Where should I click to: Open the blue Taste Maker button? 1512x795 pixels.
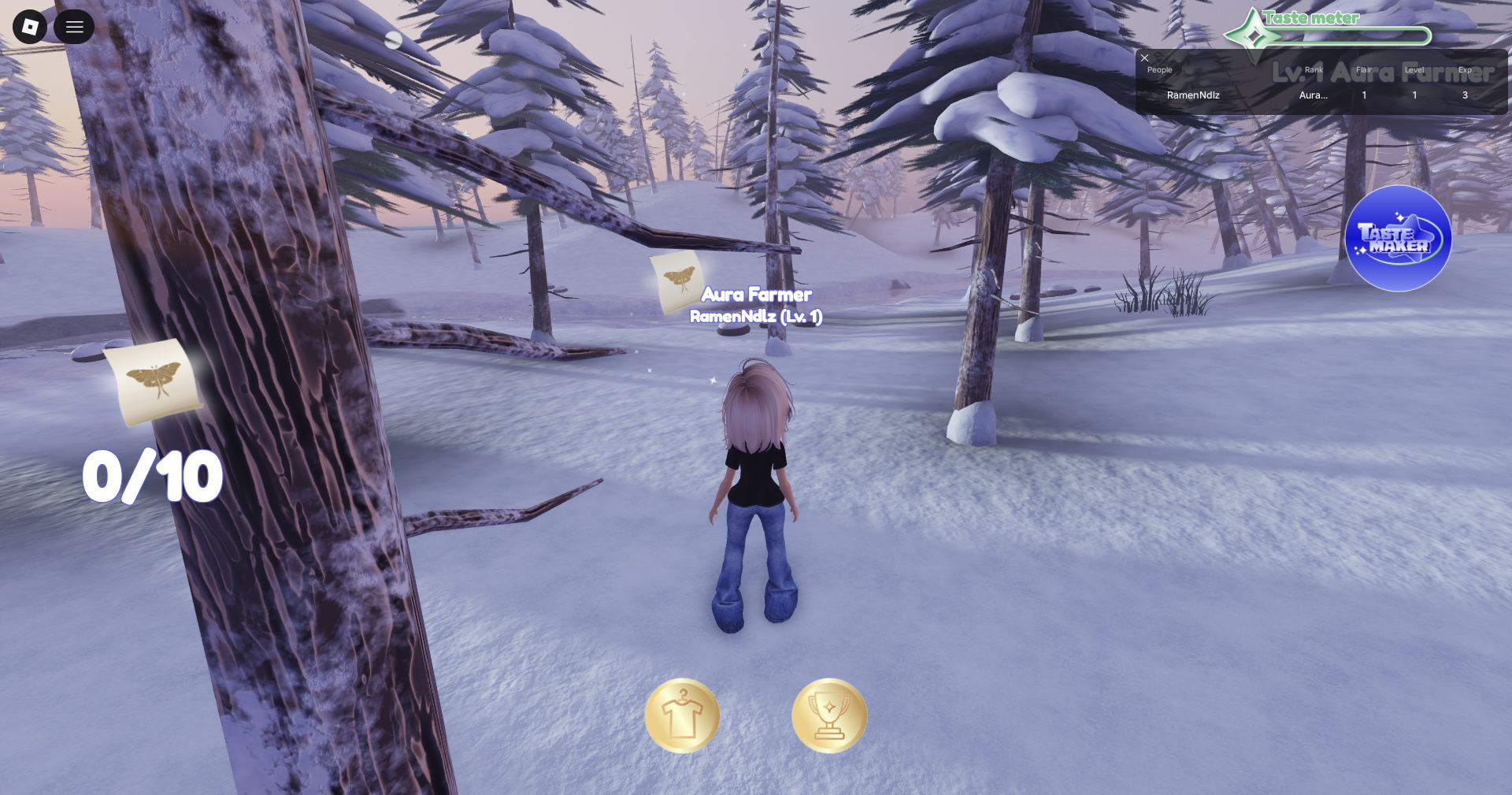point(1398,238)
